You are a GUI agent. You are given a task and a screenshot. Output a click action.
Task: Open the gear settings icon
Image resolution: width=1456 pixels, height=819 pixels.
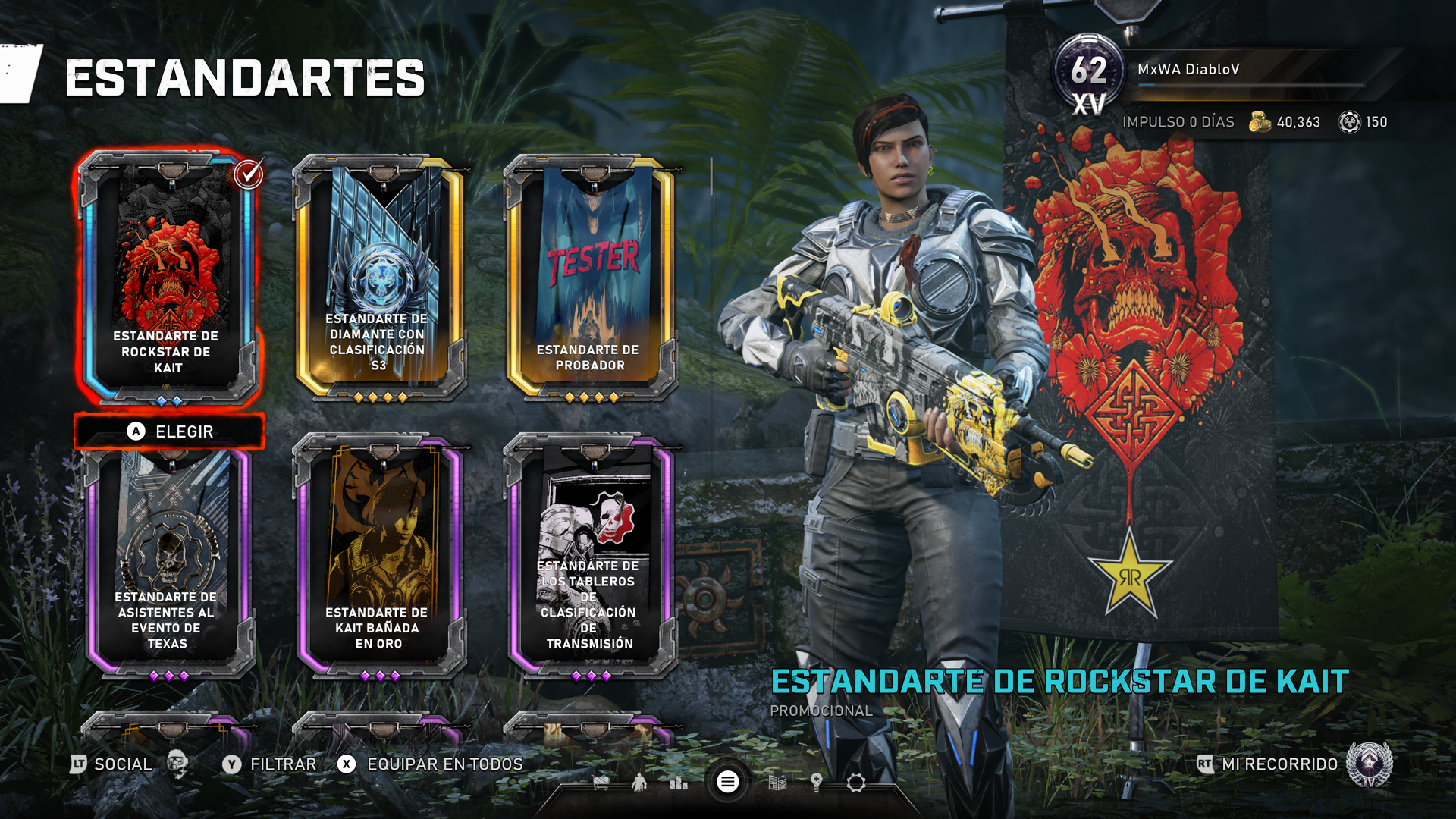856,783
